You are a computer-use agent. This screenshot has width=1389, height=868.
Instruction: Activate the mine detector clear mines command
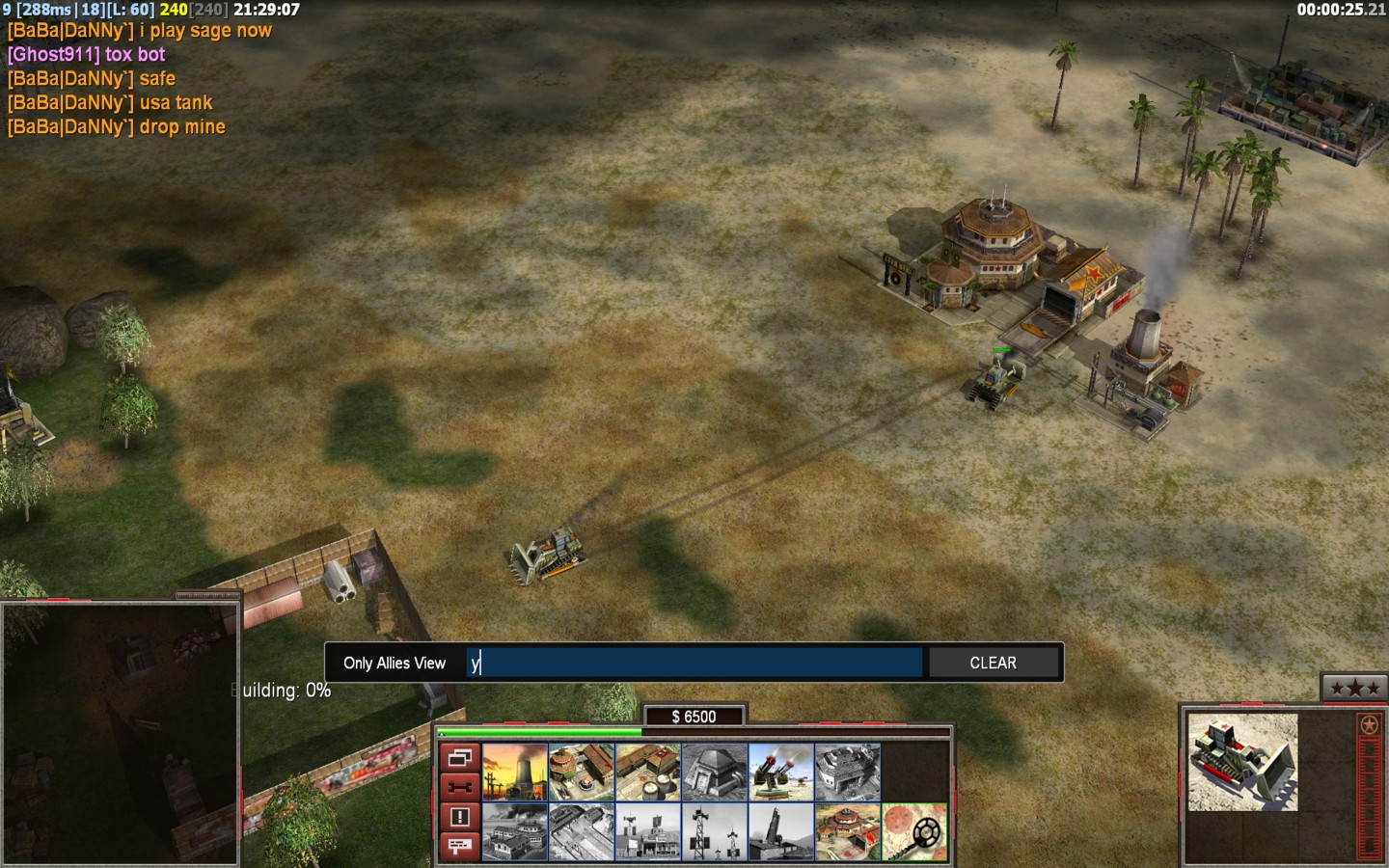[914, 832]
